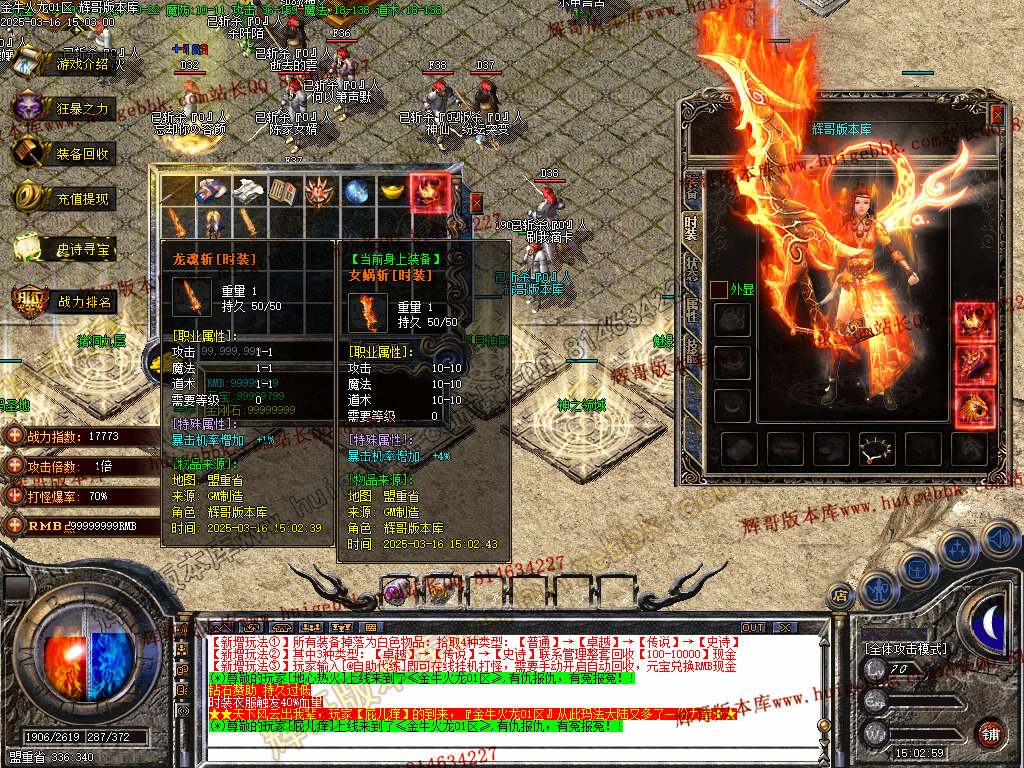Select the equipped necklace slot

(x=877, y=449)
